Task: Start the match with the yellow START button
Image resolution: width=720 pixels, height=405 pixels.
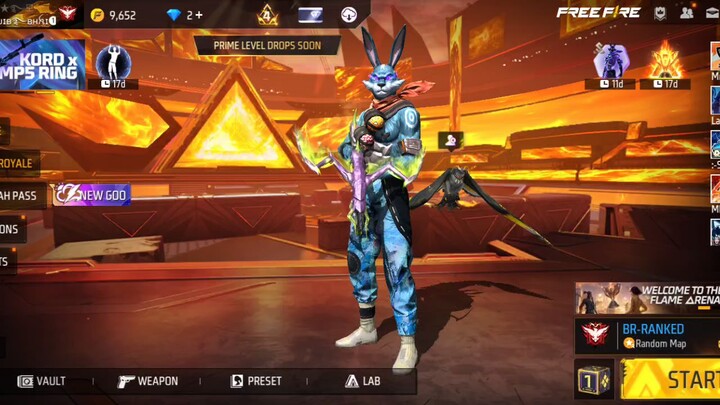Action: click(x=680, y=380)
